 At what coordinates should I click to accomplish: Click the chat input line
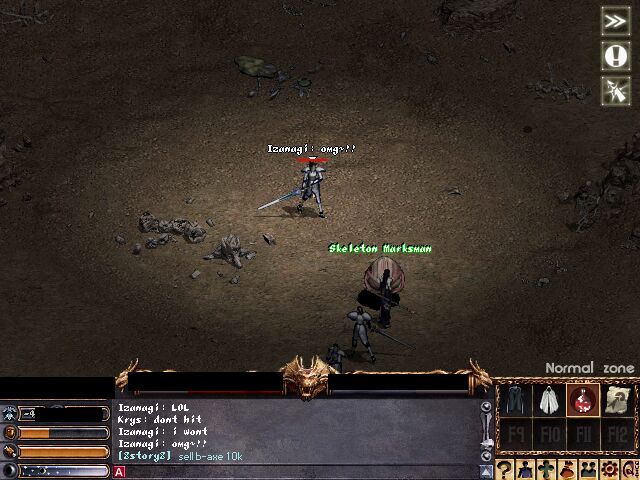[300, 472]
